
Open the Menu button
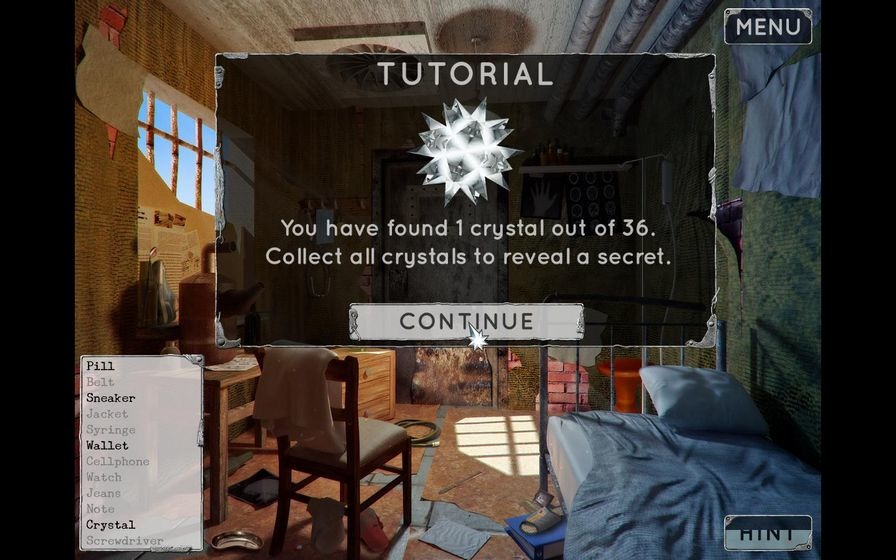click(x=767, y=27)
